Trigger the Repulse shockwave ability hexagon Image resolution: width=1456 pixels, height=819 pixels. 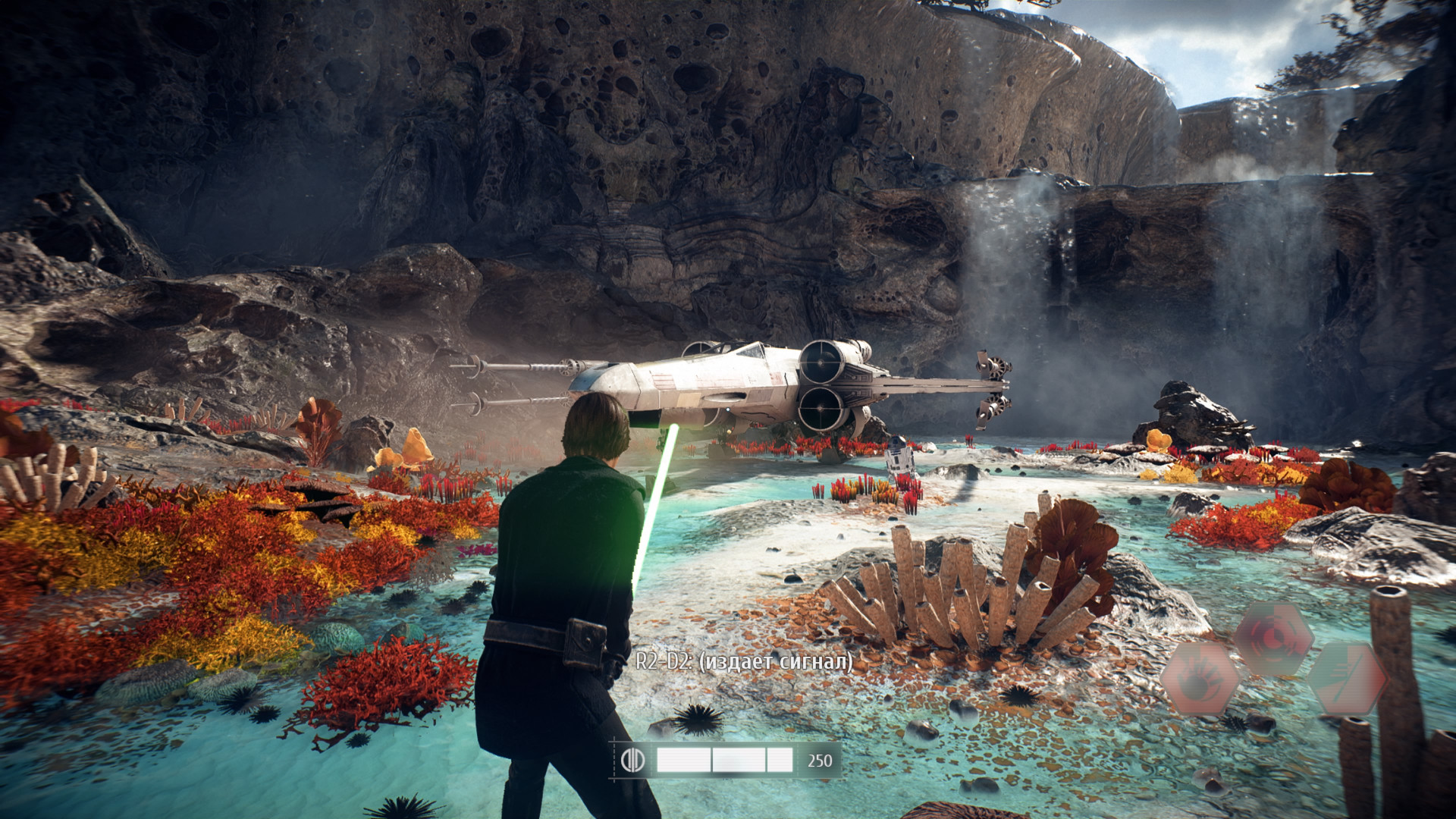[1273, 638]
